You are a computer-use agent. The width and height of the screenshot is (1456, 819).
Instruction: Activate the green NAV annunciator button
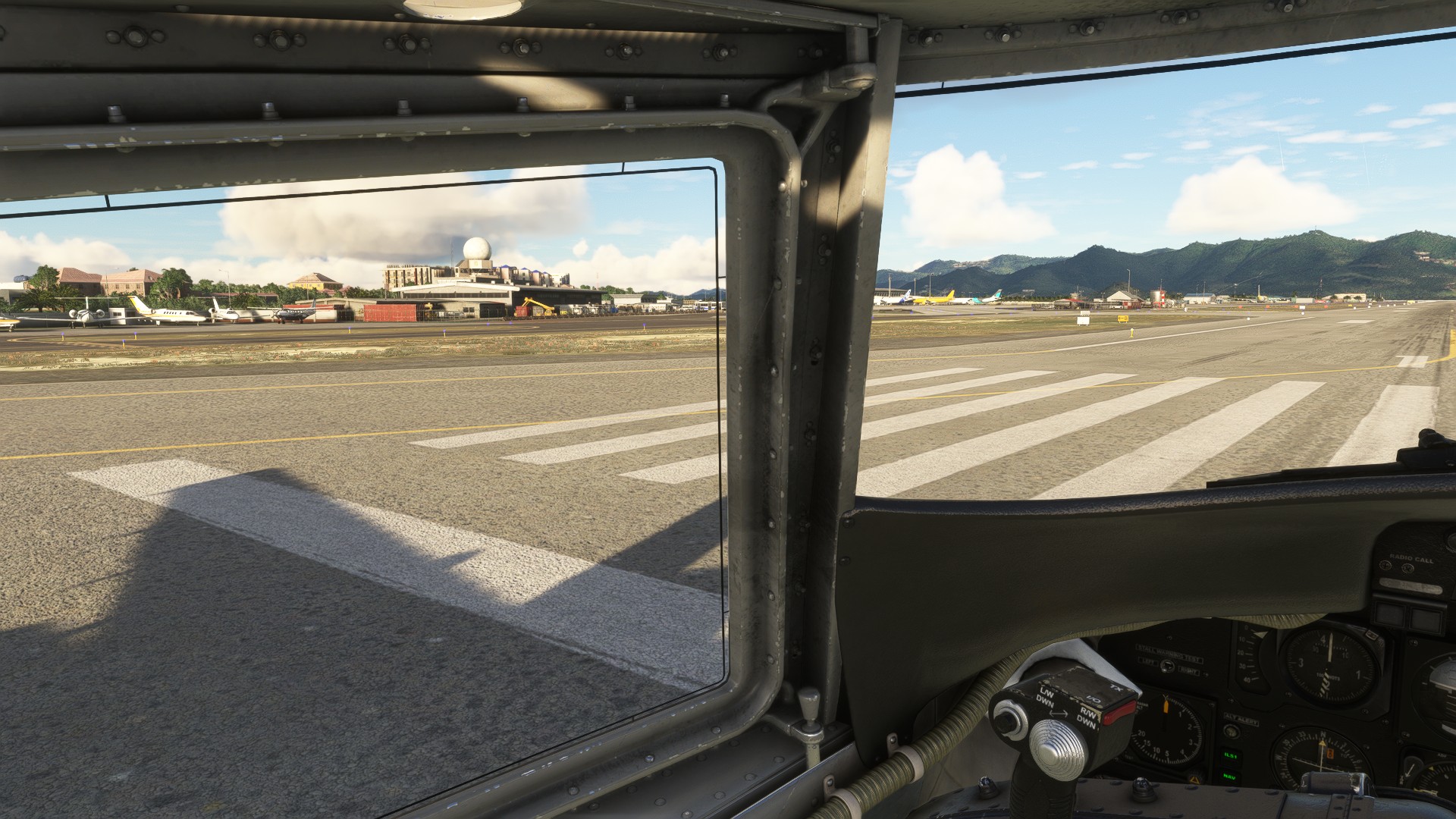[x=1228, y=777]
